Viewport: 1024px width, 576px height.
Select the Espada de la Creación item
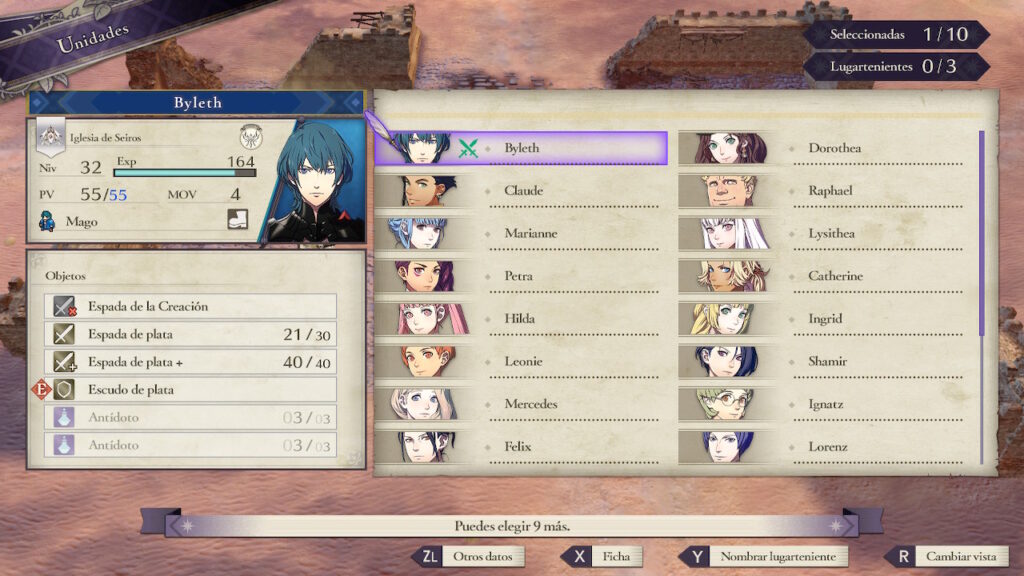190,306
